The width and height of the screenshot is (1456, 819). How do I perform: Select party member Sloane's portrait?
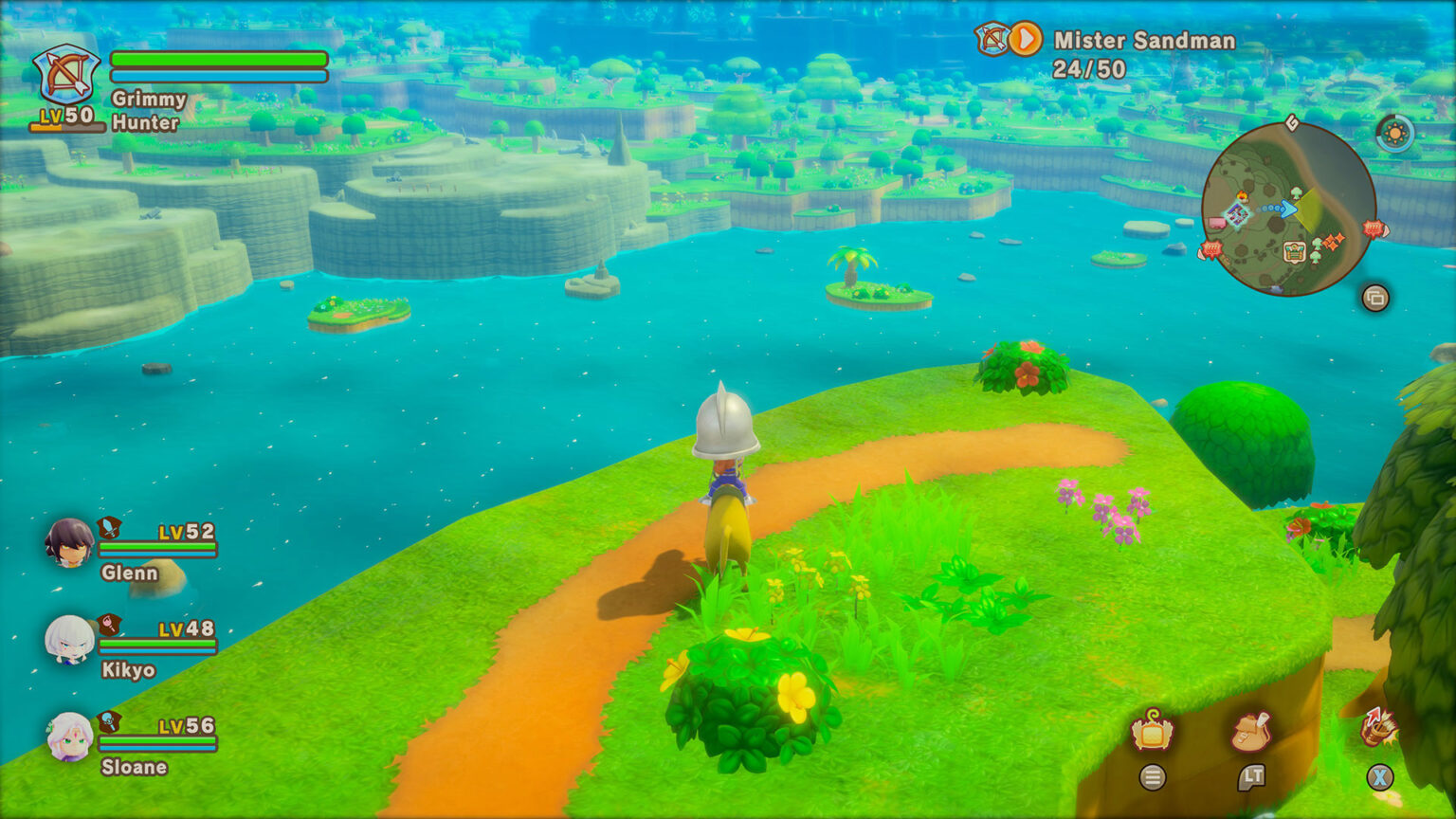pos(70,737)
